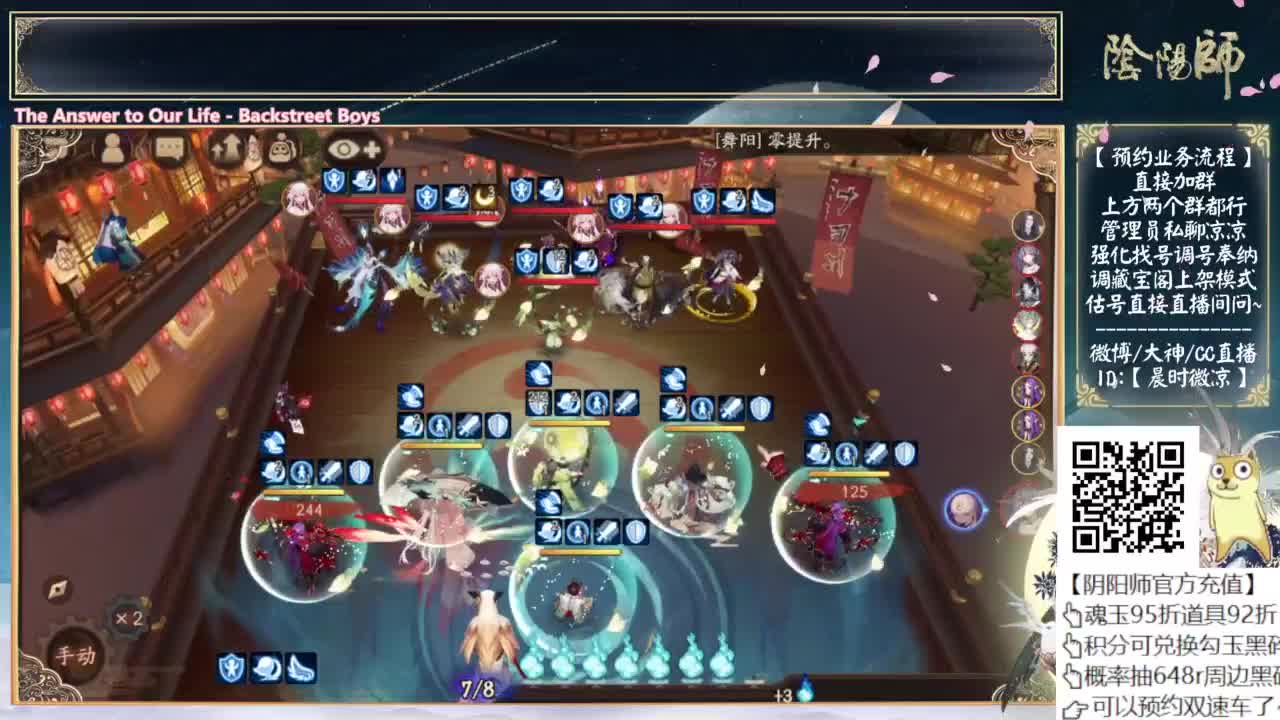Select the daruma doll icon
This screenshot has width=1280, height=720.
281,148
